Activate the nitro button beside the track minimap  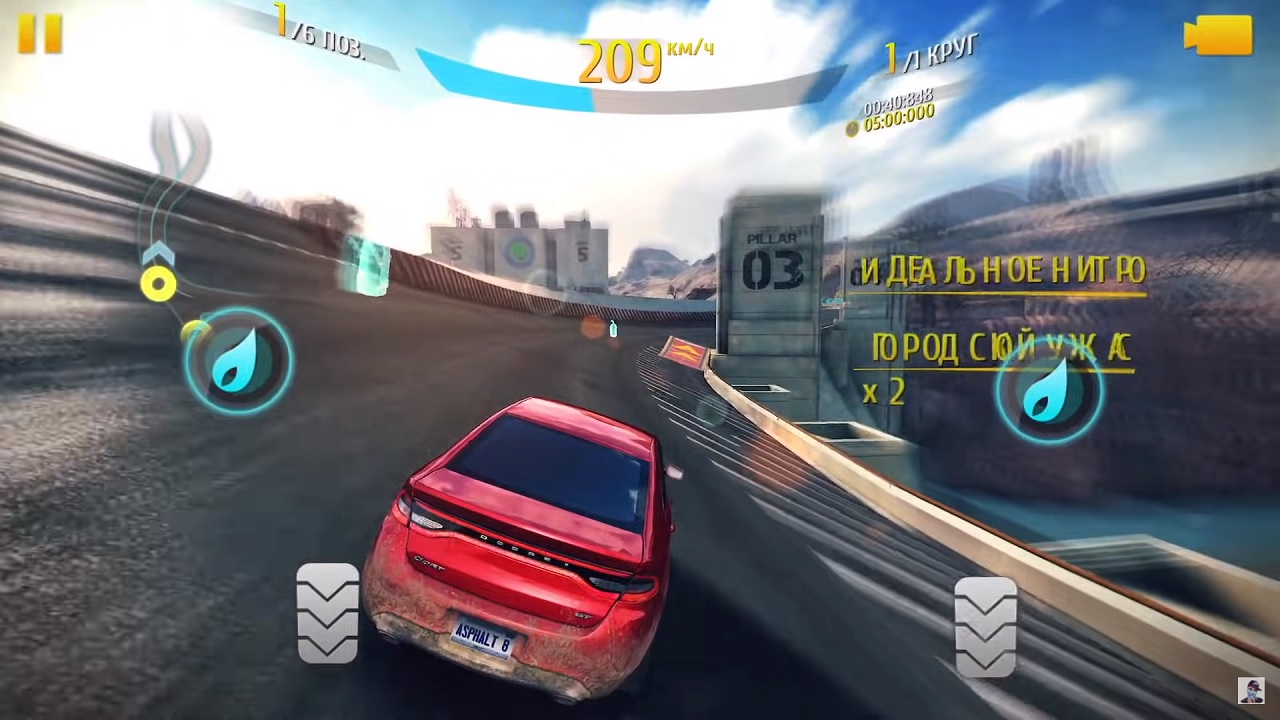pyautogui.click(x=238, y=361)
